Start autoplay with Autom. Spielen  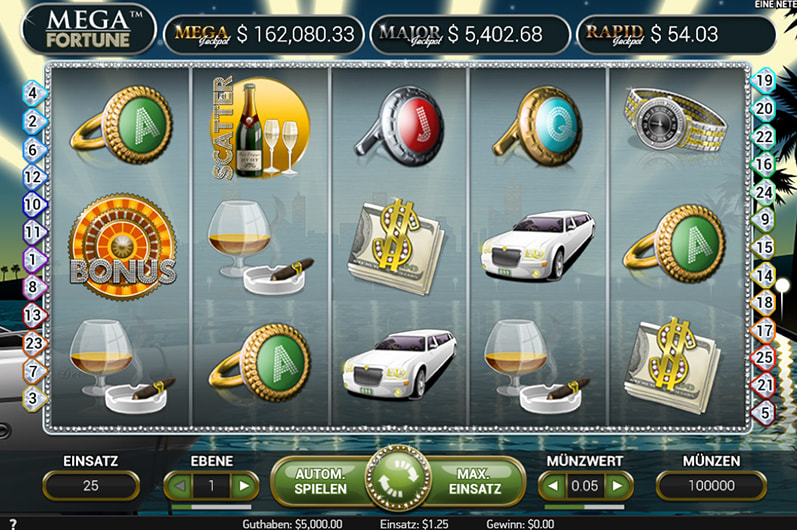coord(321,481)
